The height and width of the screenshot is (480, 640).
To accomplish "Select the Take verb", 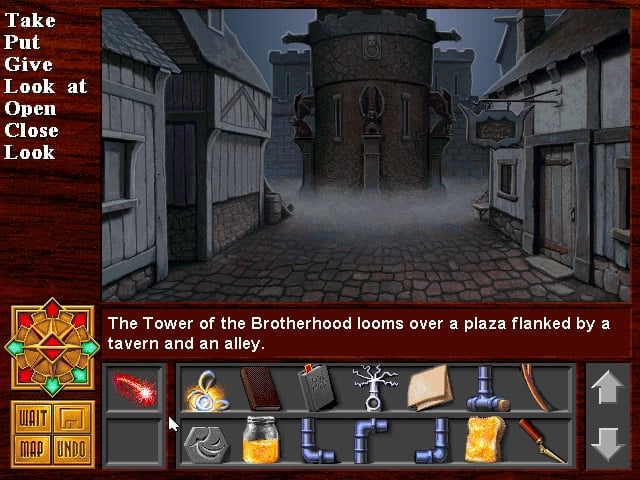I will pyautogui.click(x=30, y=20).
